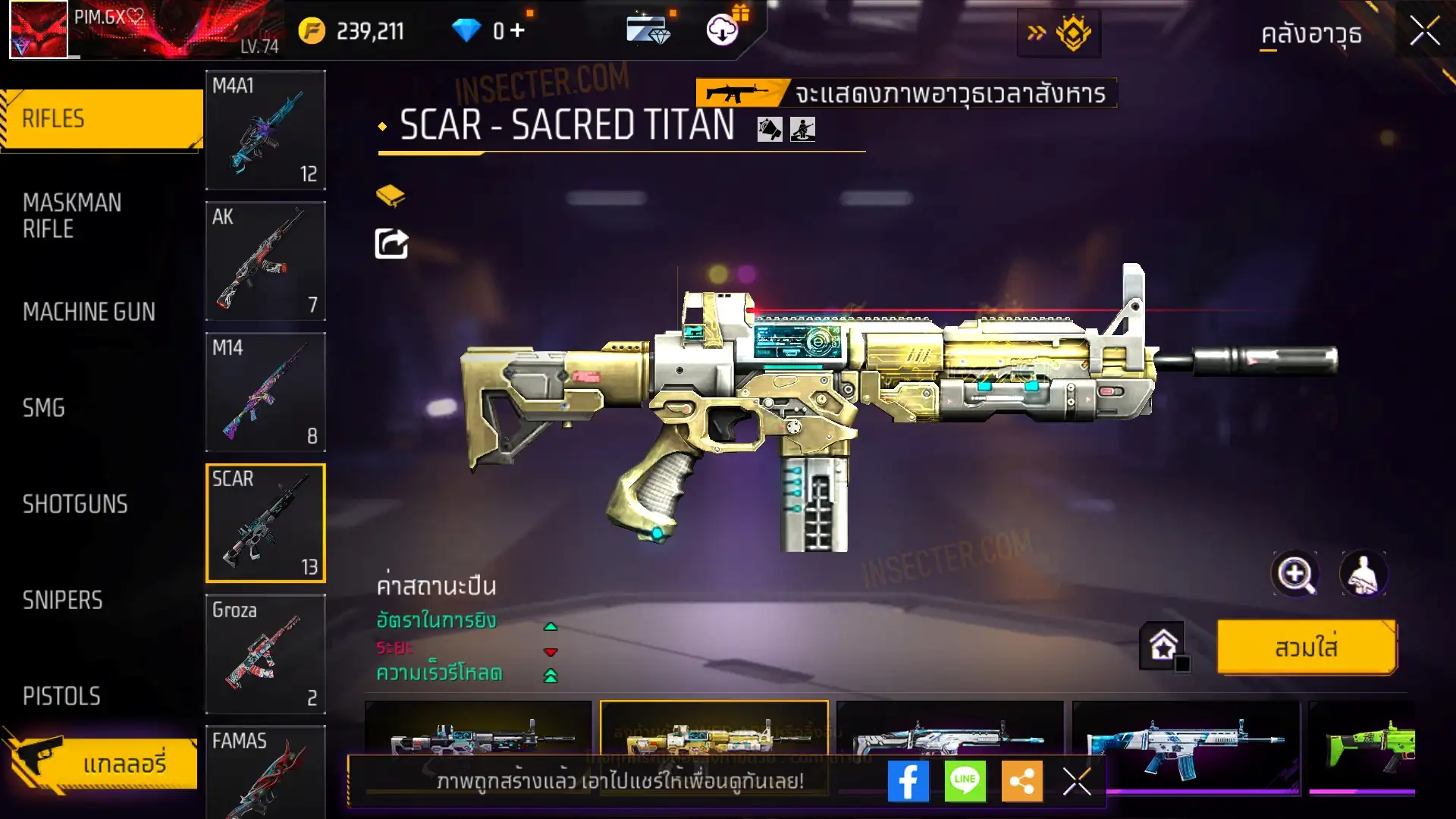The width and height of the screenshot is (1456, 819).
Task: Choose the M4A1 weapon tile
Action: pyautogui.click(x=265, y=130)
